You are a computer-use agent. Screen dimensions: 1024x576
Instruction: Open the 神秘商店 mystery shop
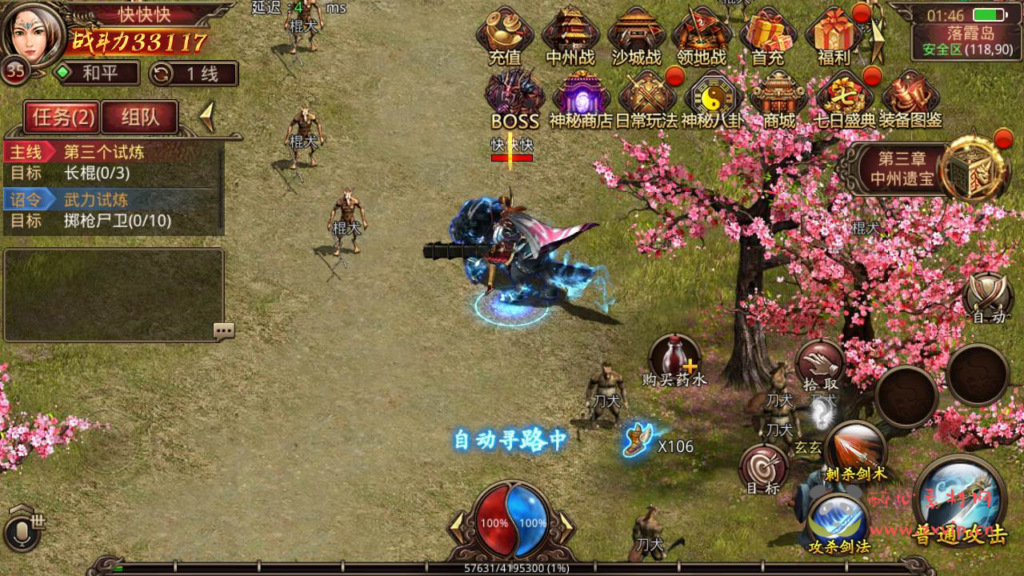(x=581, y=98)
